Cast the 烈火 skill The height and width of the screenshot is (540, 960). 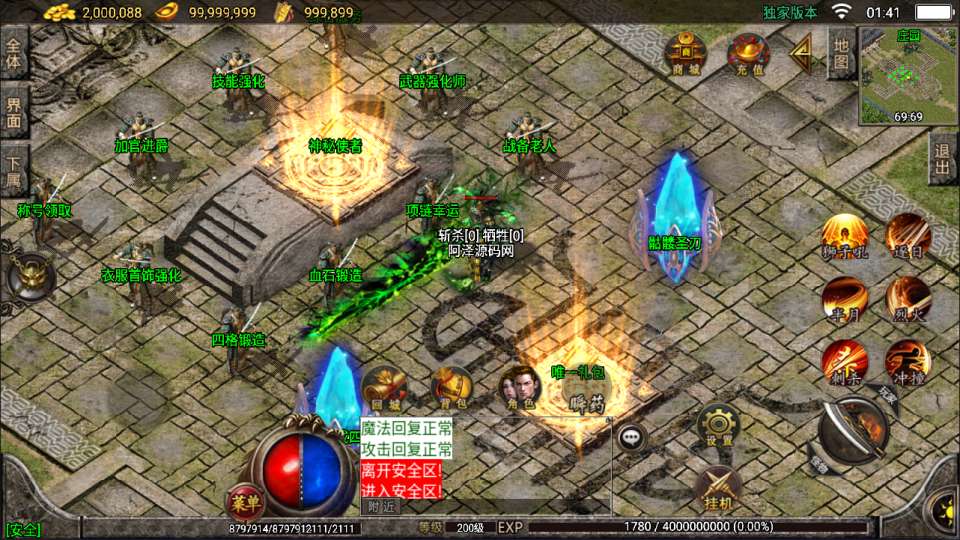coord(907,298)
